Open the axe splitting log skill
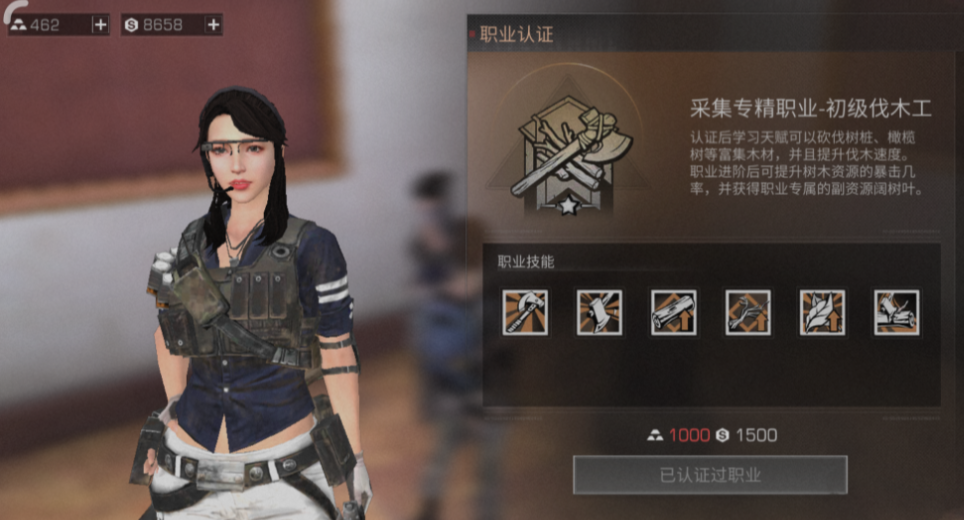The image size is (964, 520). pos(896,312)
